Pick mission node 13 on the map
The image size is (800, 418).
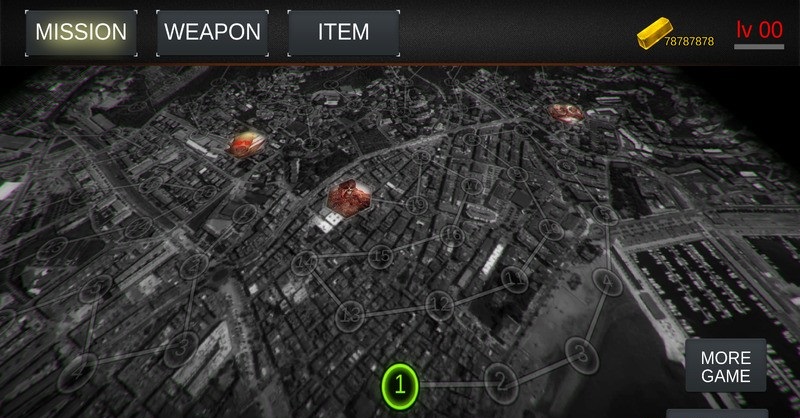(x=350, y=315)
